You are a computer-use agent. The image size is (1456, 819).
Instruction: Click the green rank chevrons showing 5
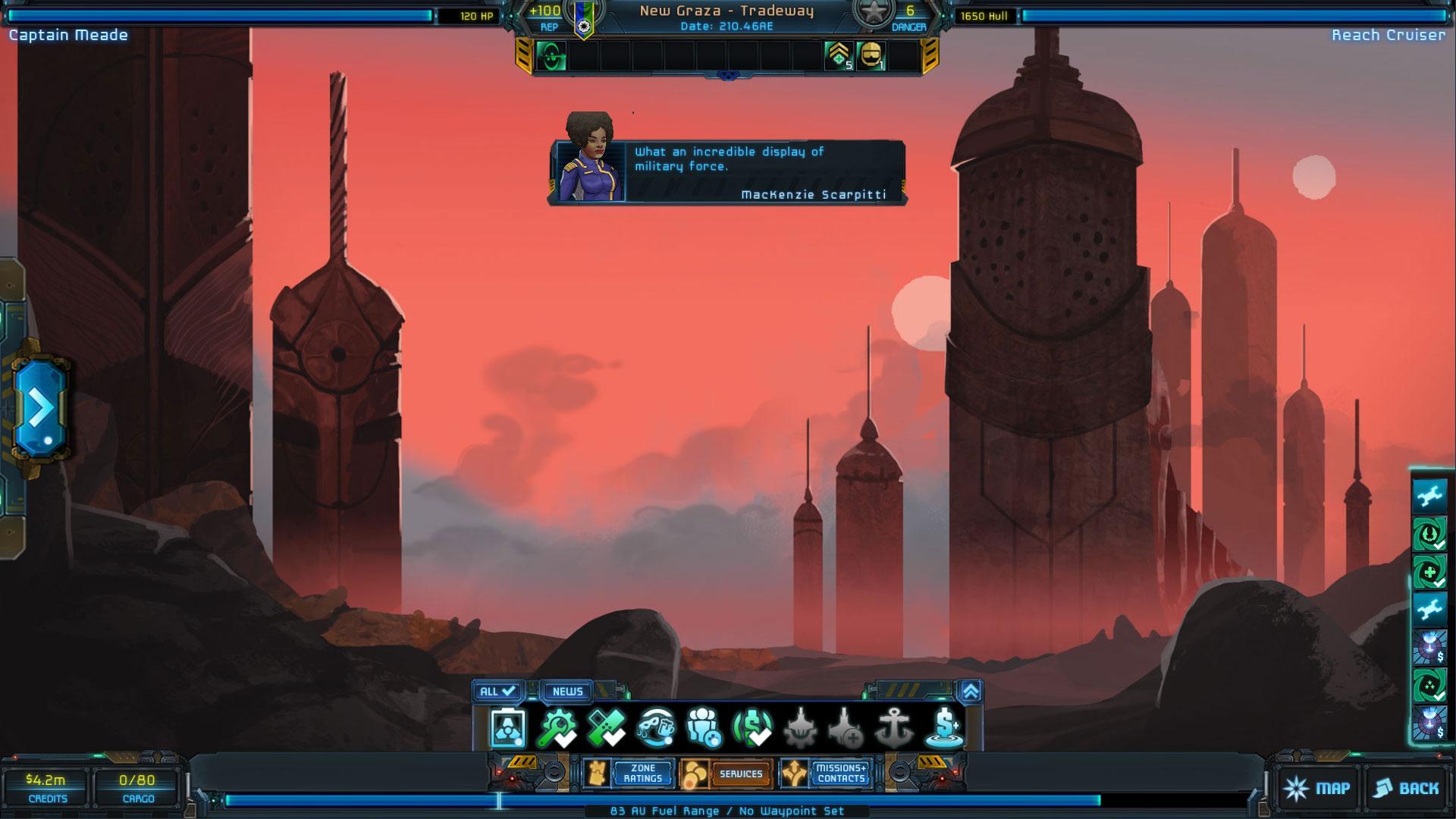tap(839, 57)
